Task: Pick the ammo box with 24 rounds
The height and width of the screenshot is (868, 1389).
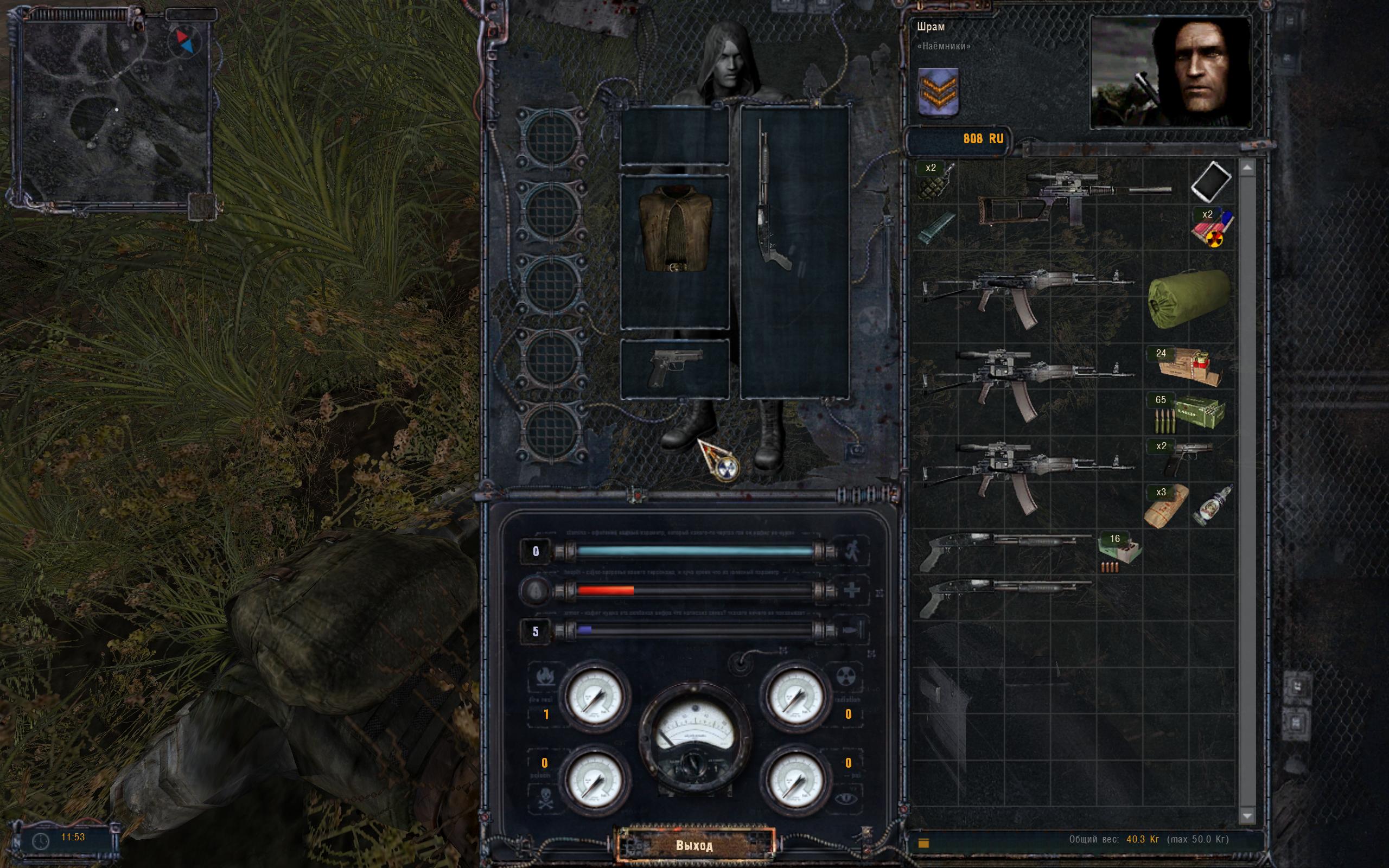Action: (1187, 367)
